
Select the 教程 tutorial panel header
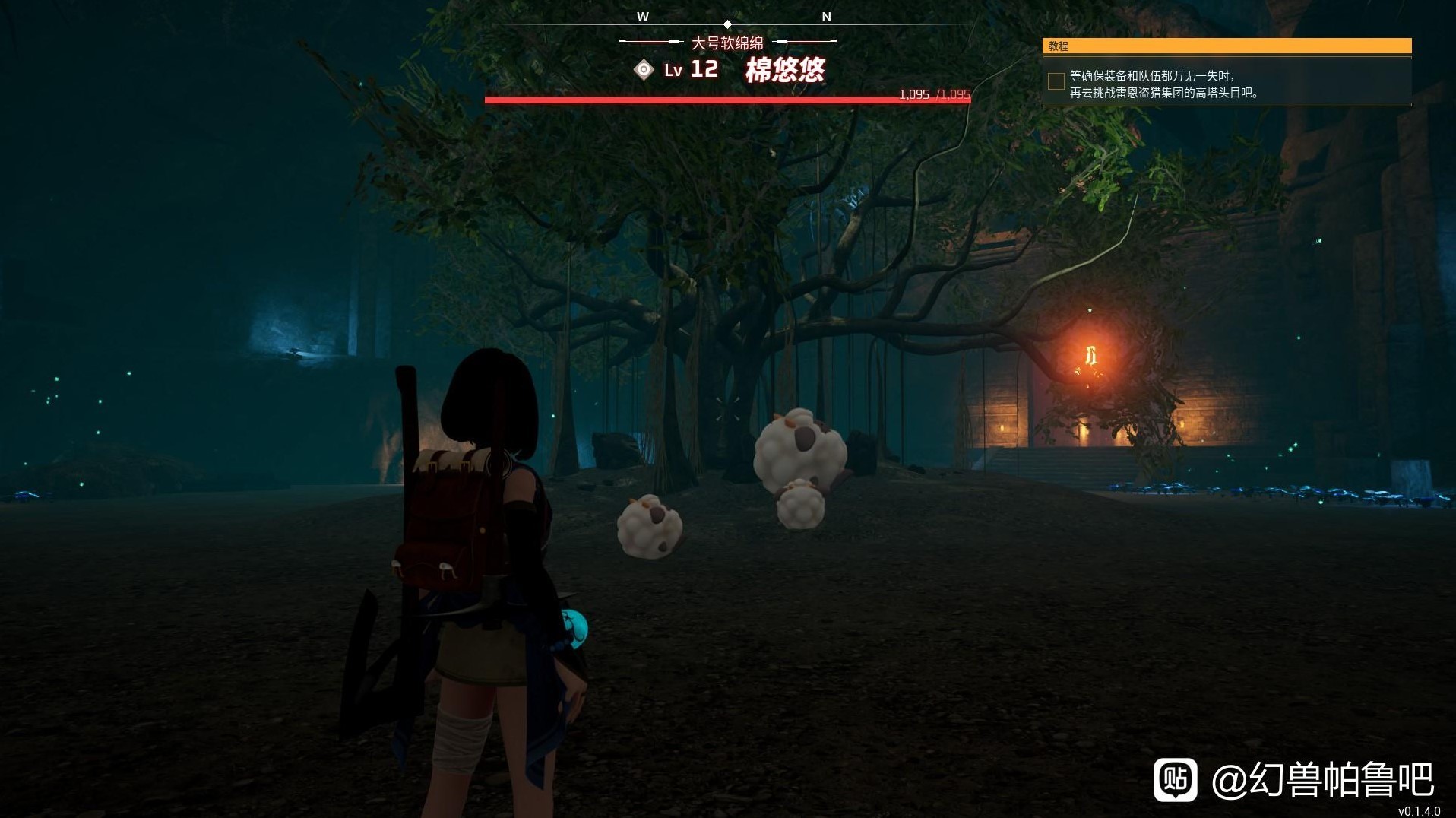(1227, 46)
